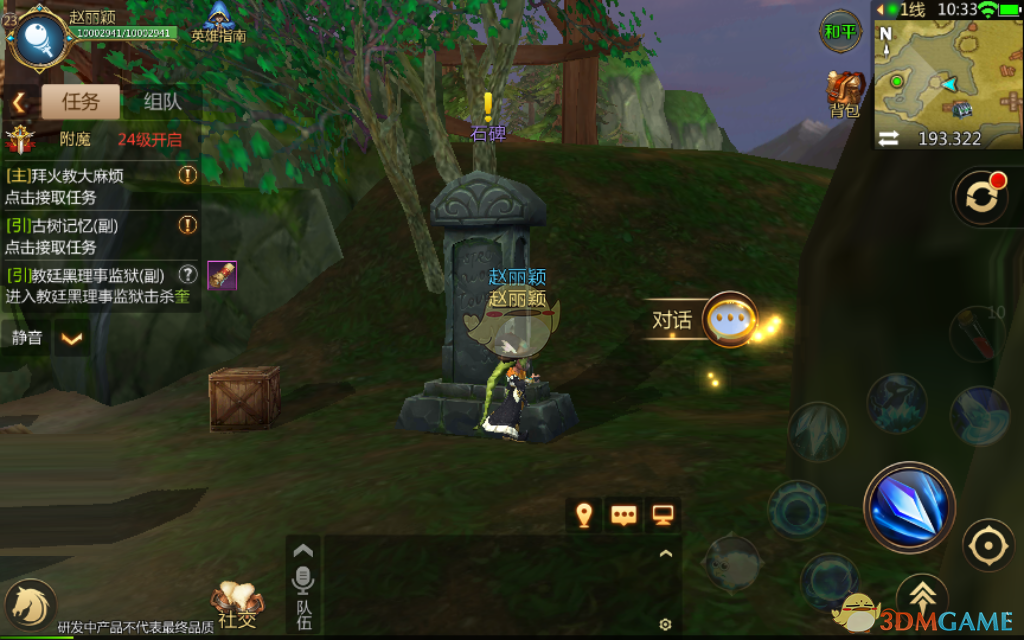Collapse the quest panel with the back arrow
The image size is (1024, 640).
(x=19, y=102)
